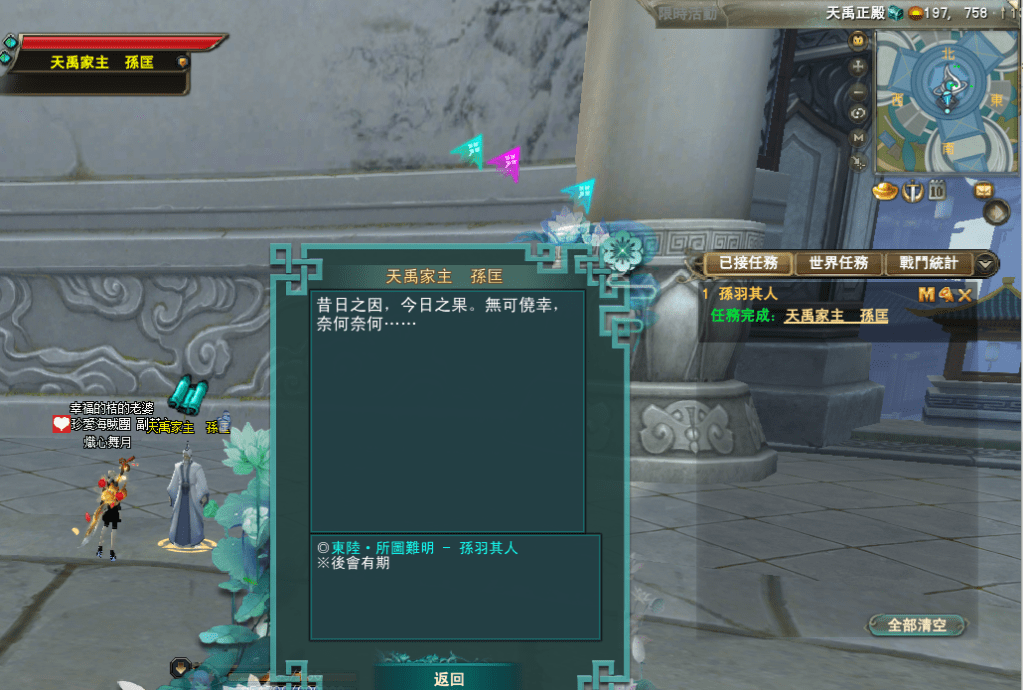Image resolution: width=1023 pixels, height=690 pixels.
Task: Open the 戰鬥統計 tab
Action: coord(928,264)
